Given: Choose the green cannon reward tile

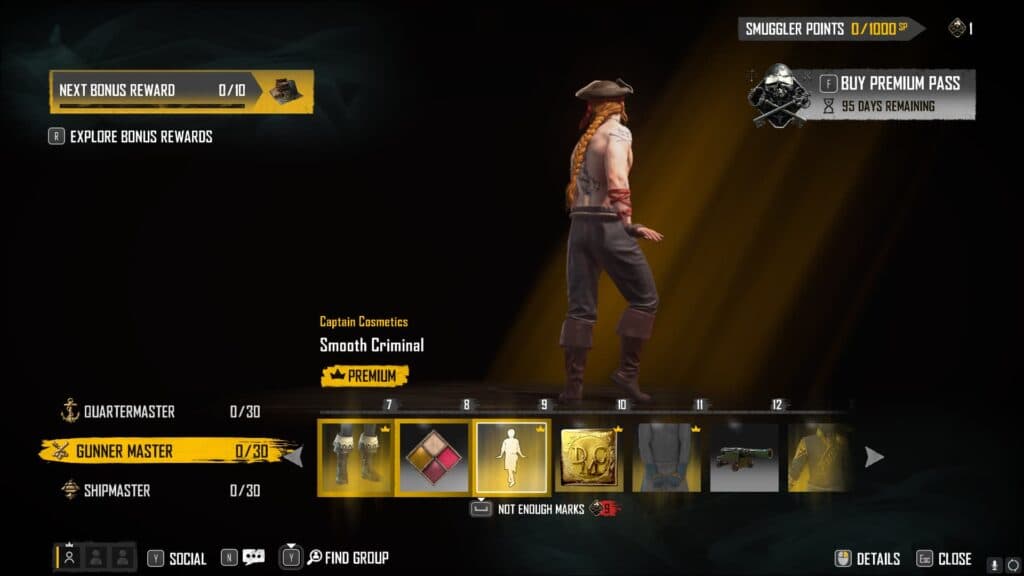Looking at the screenshot, I should (744, 457).
